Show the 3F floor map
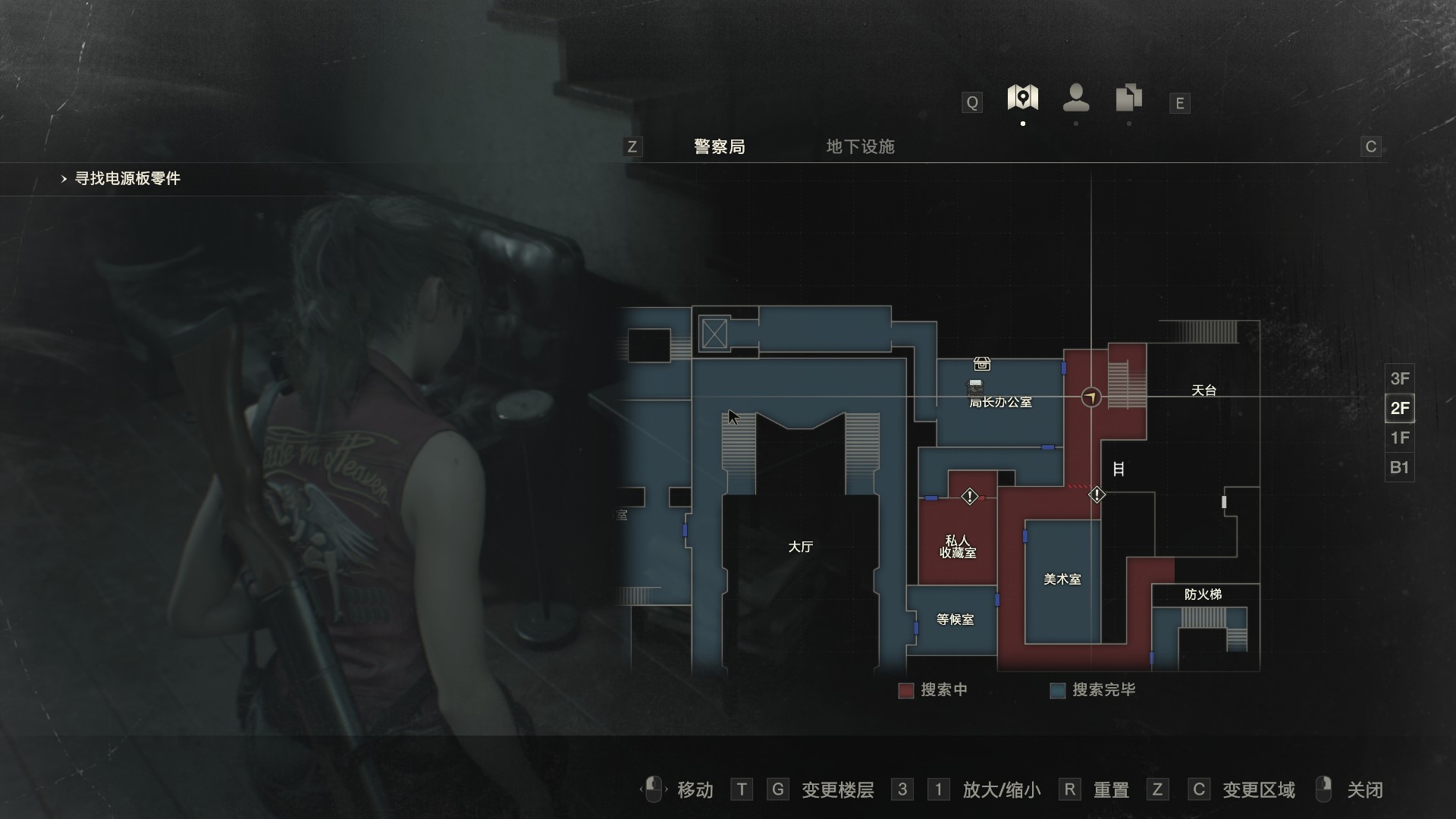 [x=1399, y=378]
